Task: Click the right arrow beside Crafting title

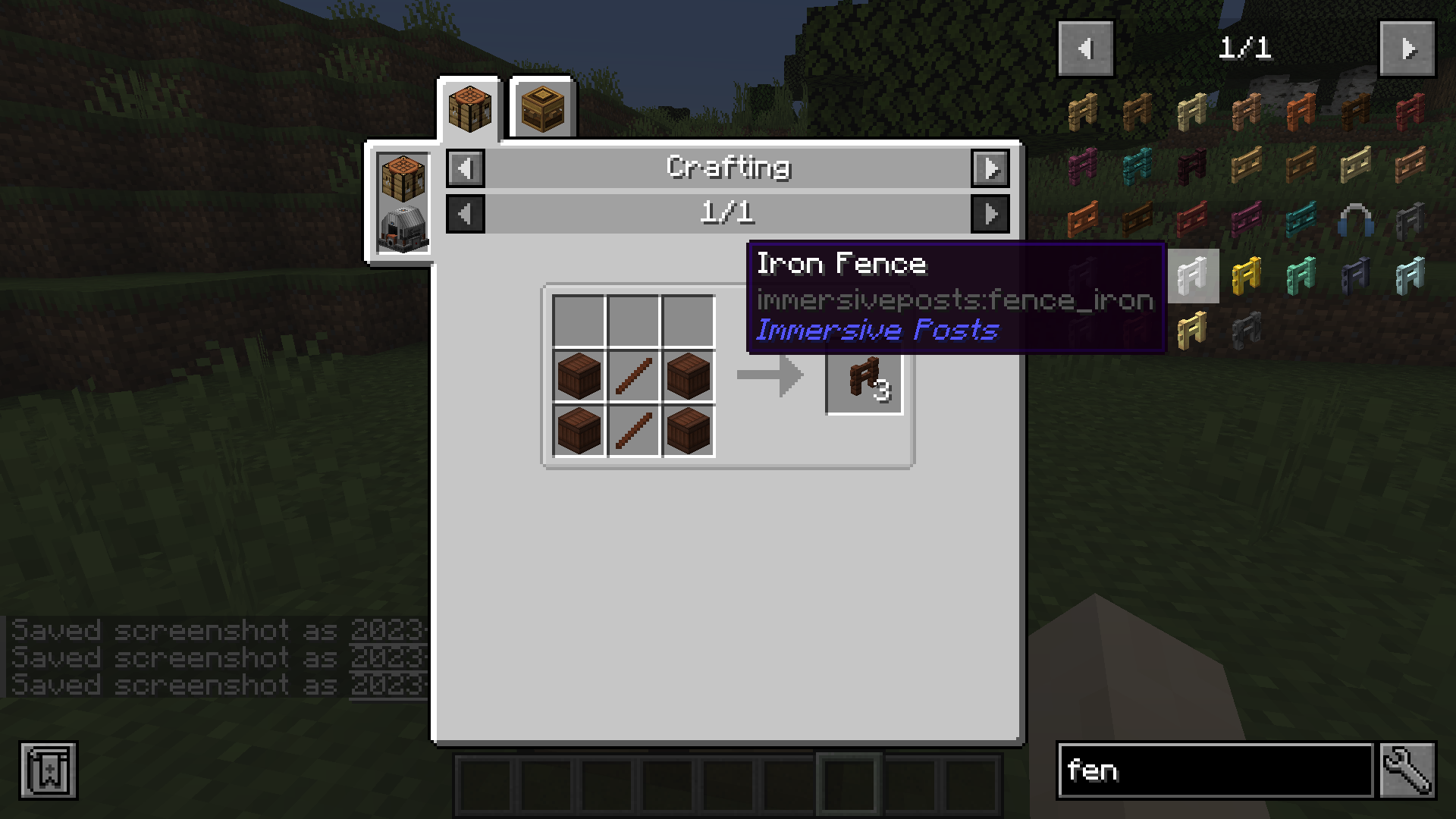Action: (992, 168)
